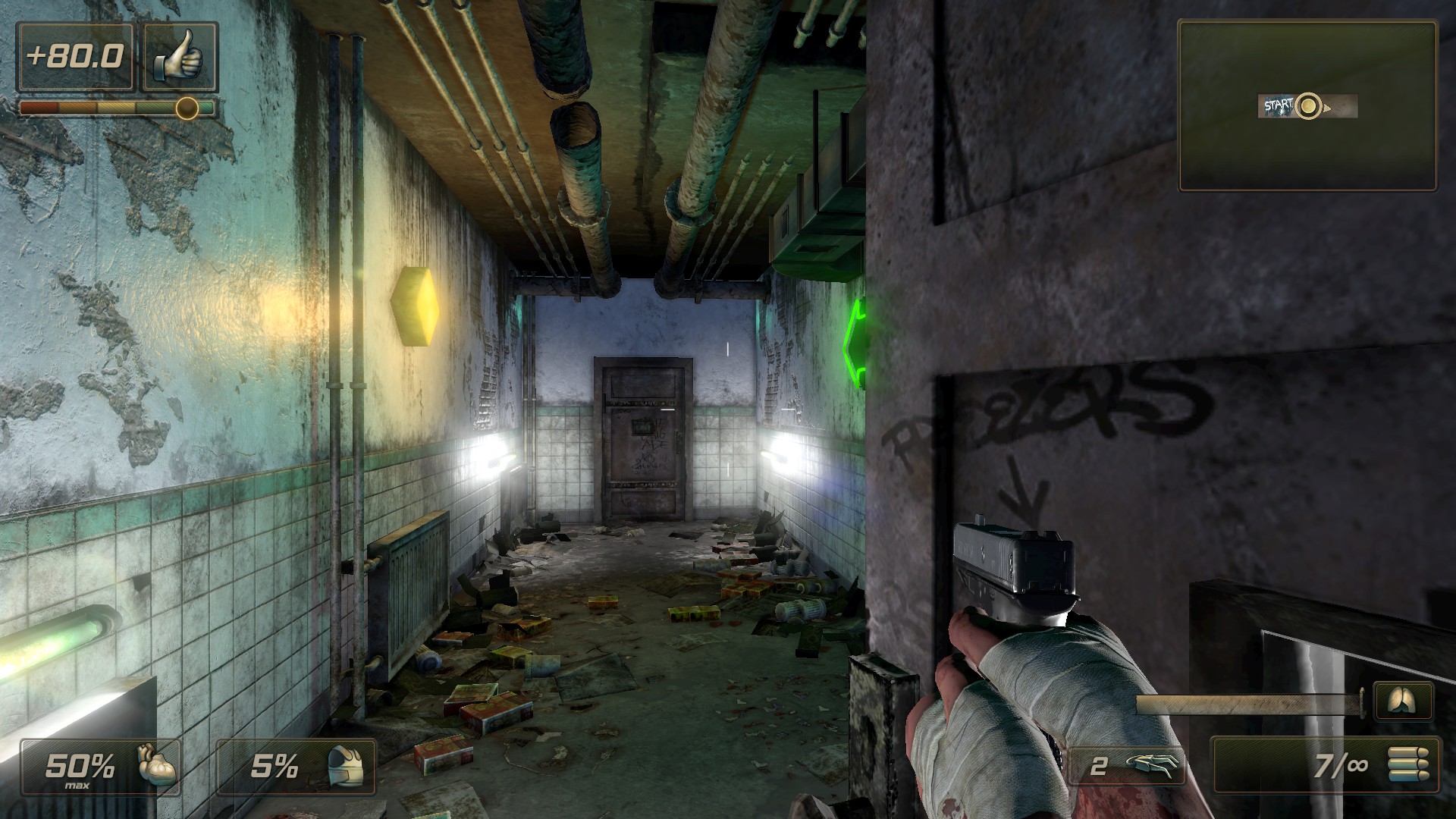Click the +80.0 reputation counter

(75, 55)
